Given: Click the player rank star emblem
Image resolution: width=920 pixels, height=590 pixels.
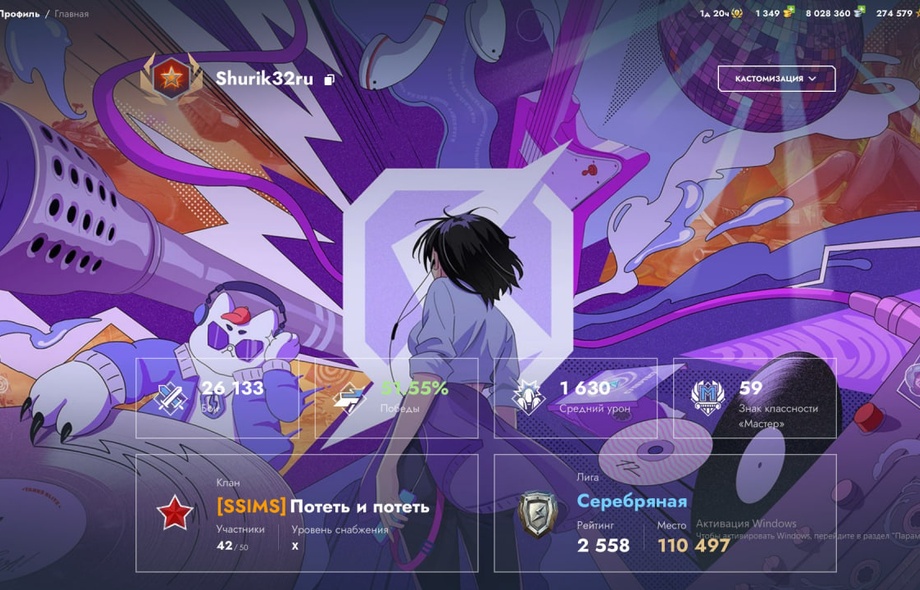Looking at the screenshot, I should click(x=171, y=78).
